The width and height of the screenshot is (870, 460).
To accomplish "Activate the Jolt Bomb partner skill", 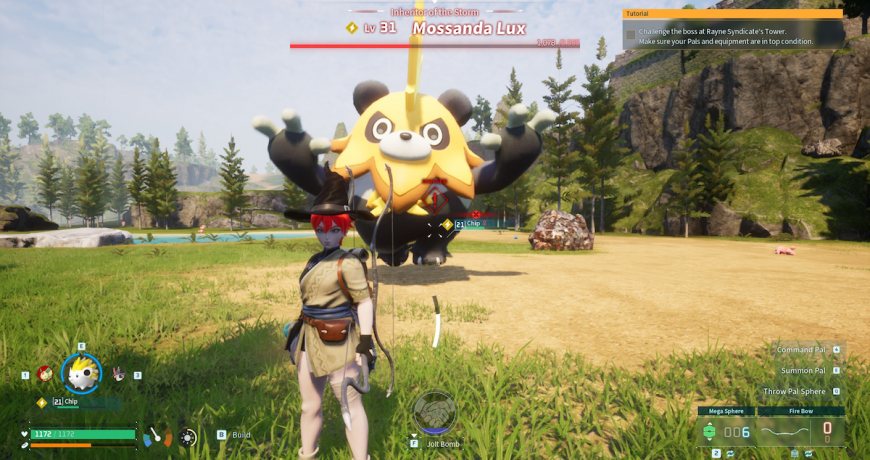I will click(x=435, y=414).
